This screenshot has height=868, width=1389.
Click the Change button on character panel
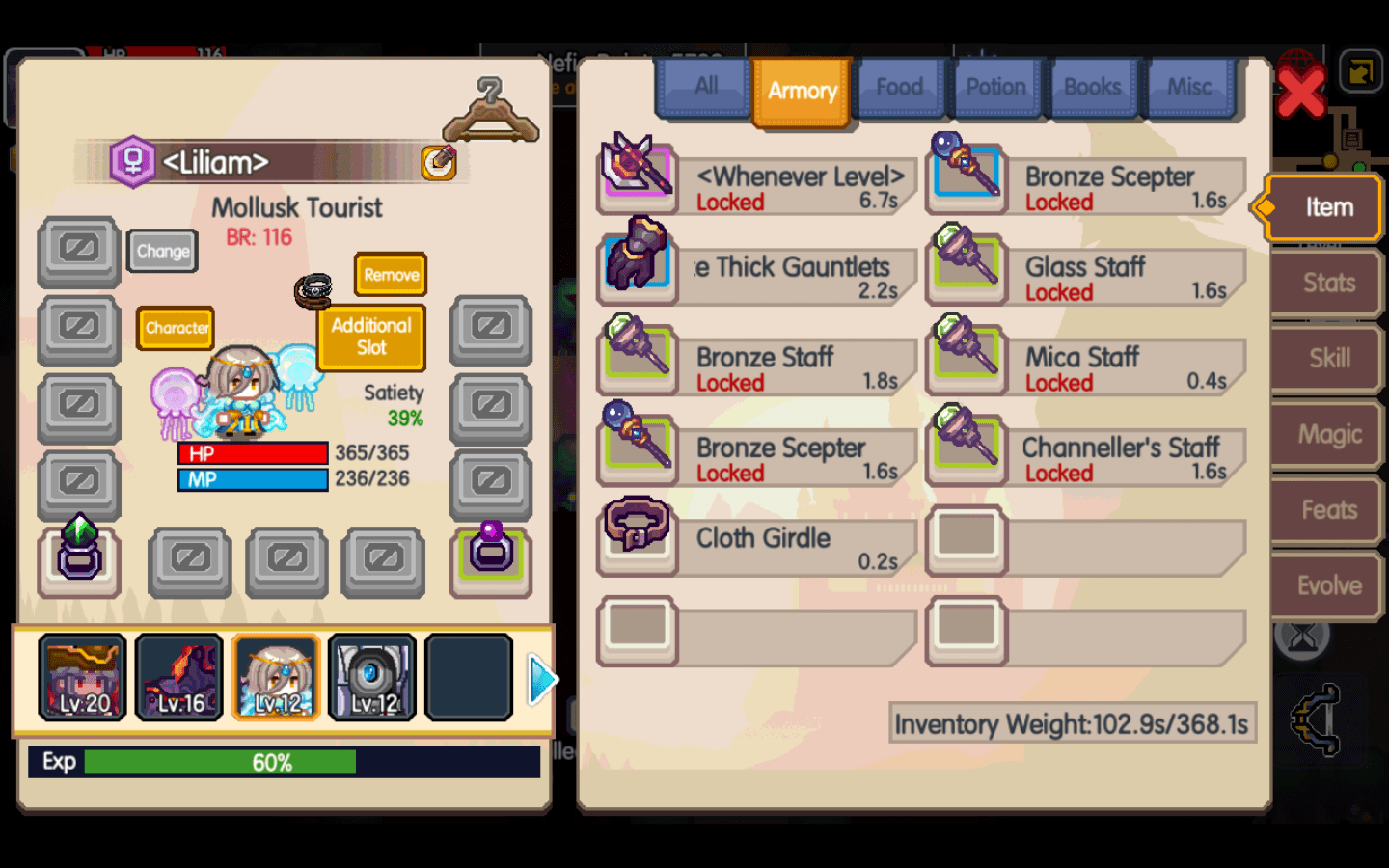click(x=161, y=251)
